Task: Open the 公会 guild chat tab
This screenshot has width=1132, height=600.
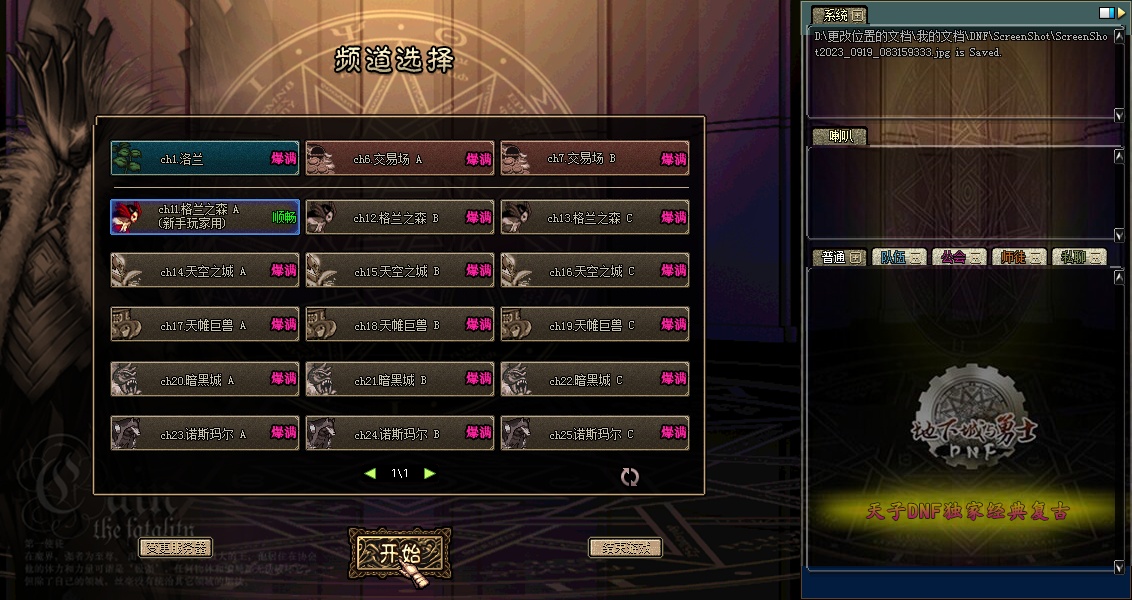Action: (x=958, y=257)
